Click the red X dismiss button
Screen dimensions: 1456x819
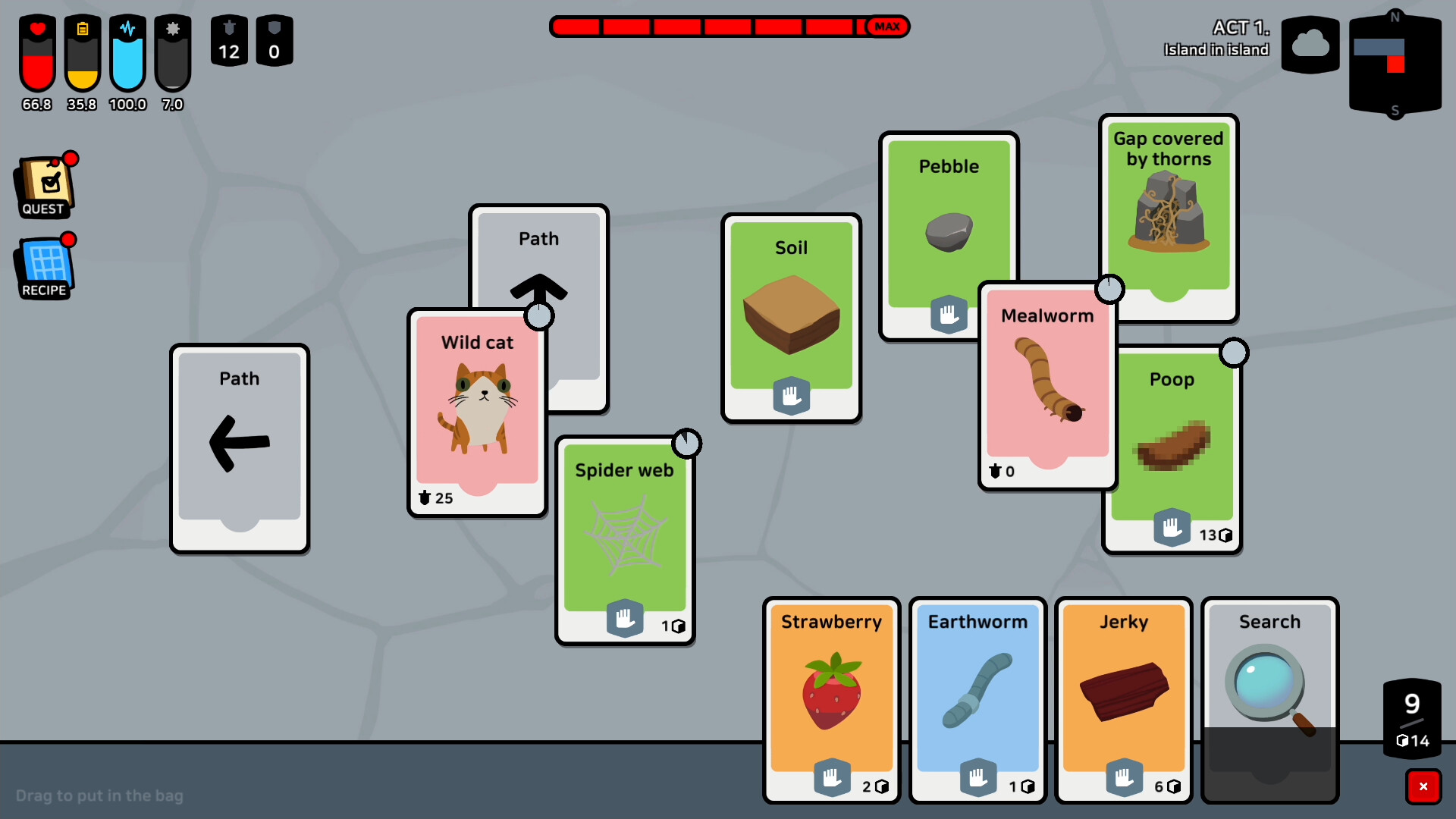1425,786
